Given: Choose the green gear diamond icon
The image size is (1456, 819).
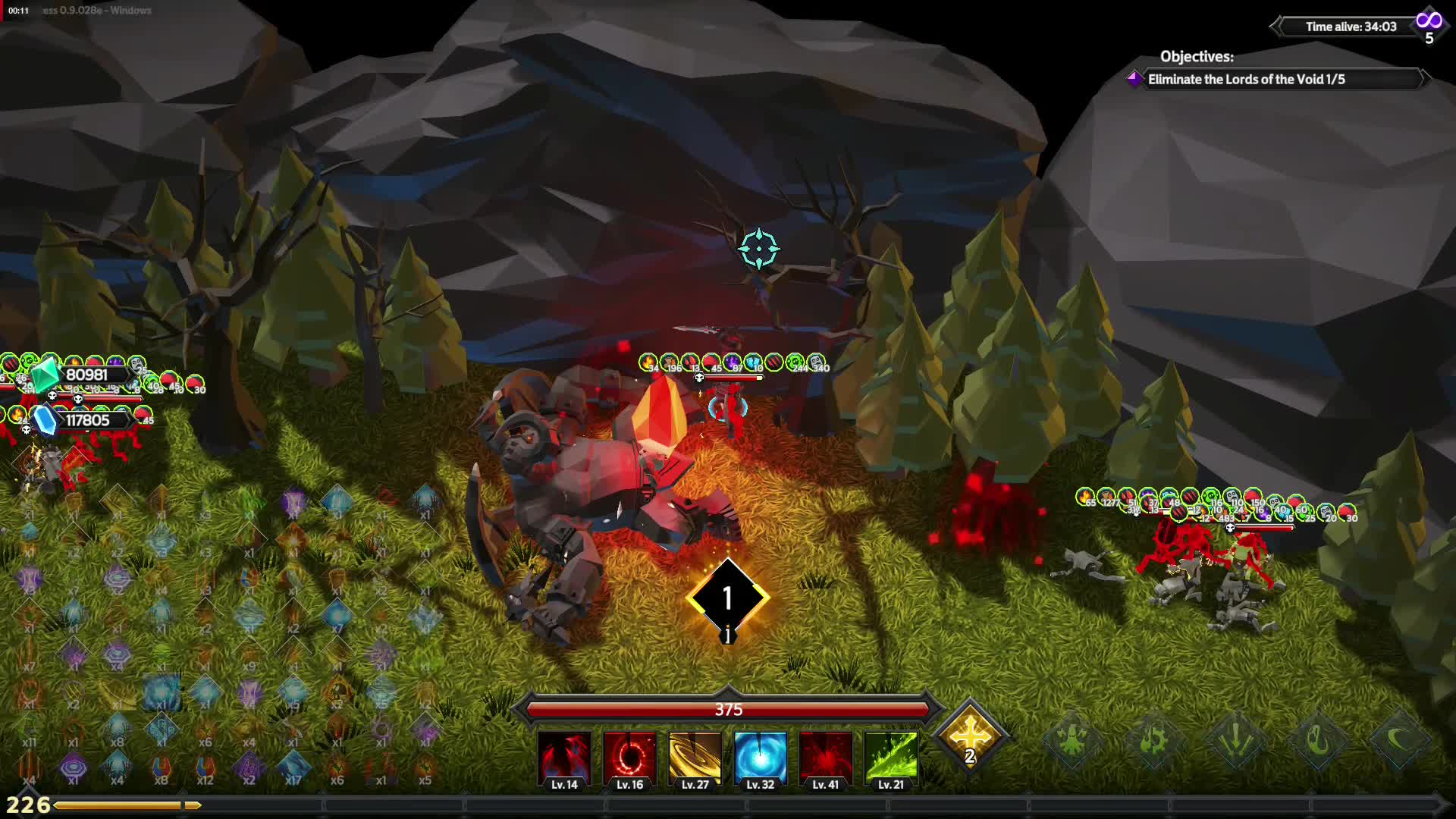Looking at the screenshot, I should [x=1153, y=739].
